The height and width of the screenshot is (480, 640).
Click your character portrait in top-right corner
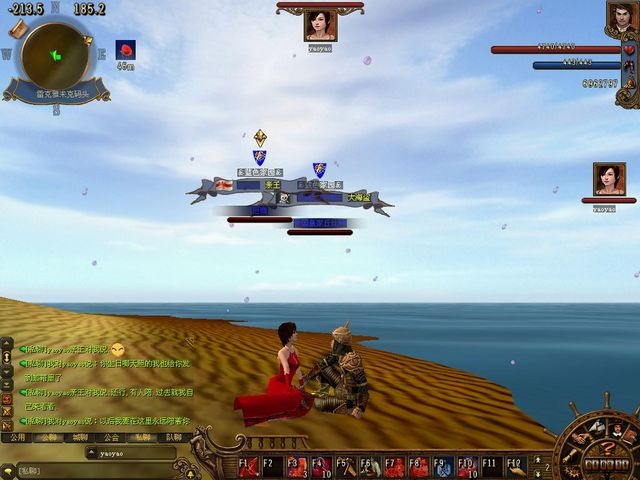[620, 16]
